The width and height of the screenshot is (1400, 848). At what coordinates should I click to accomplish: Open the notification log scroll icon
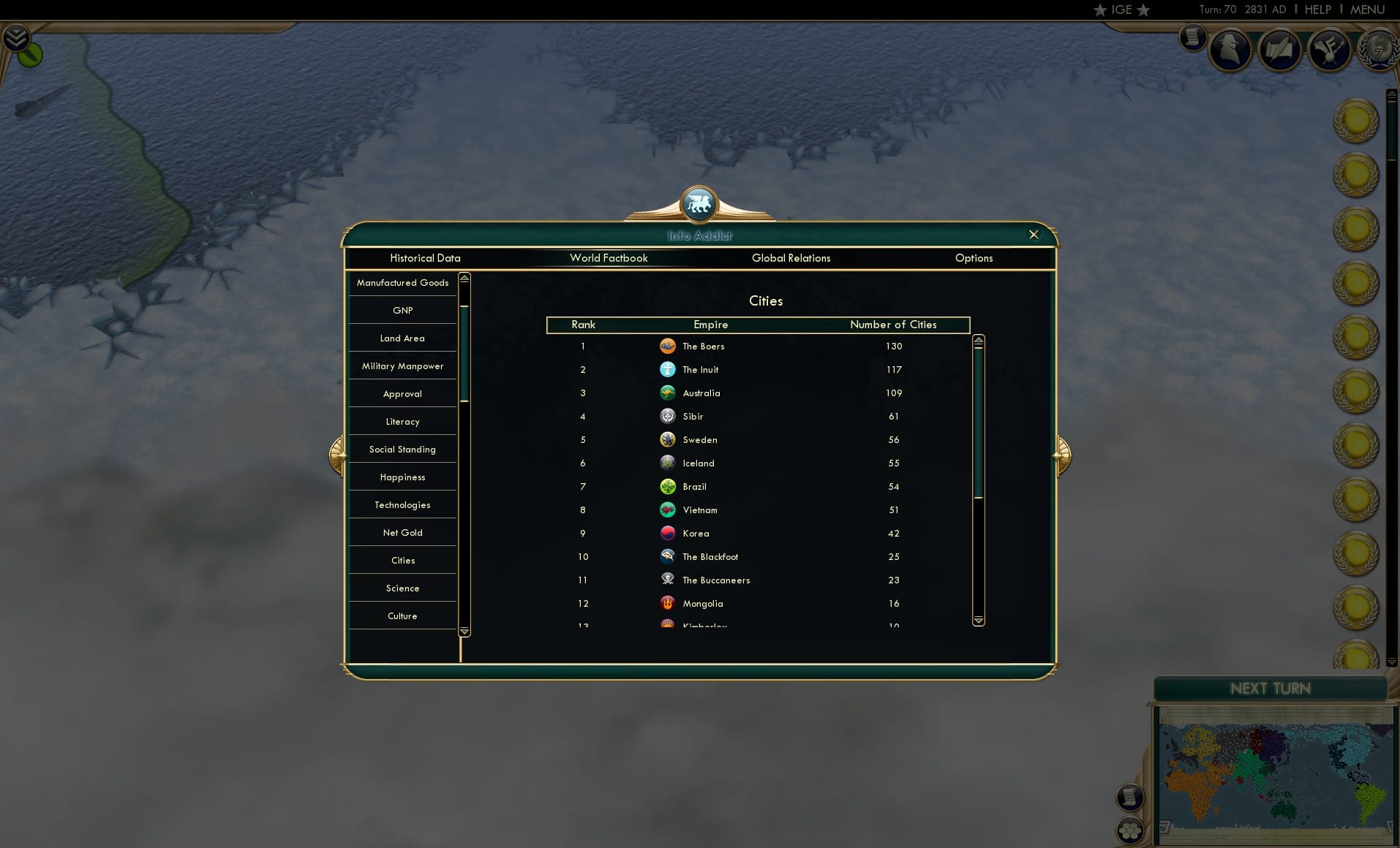(x=1130, y=798)
